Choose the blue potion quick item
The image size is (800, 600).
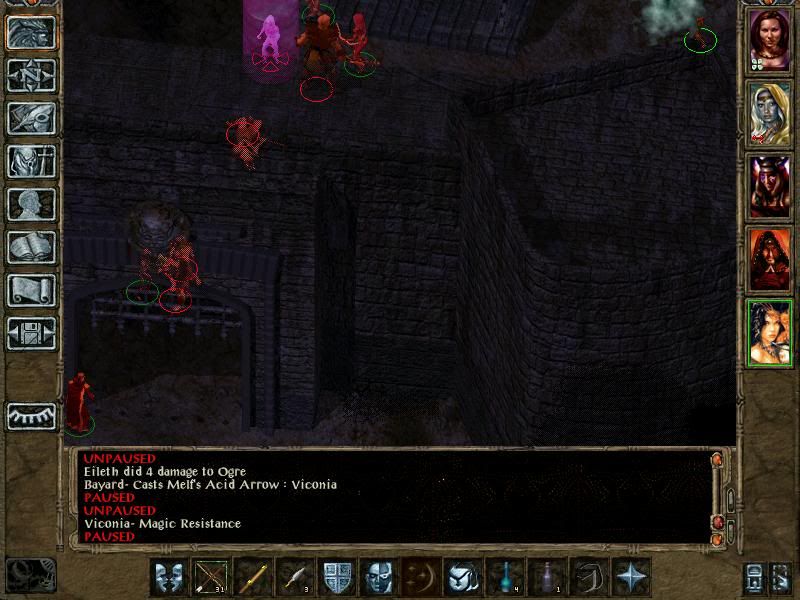(x=504, y=577)
